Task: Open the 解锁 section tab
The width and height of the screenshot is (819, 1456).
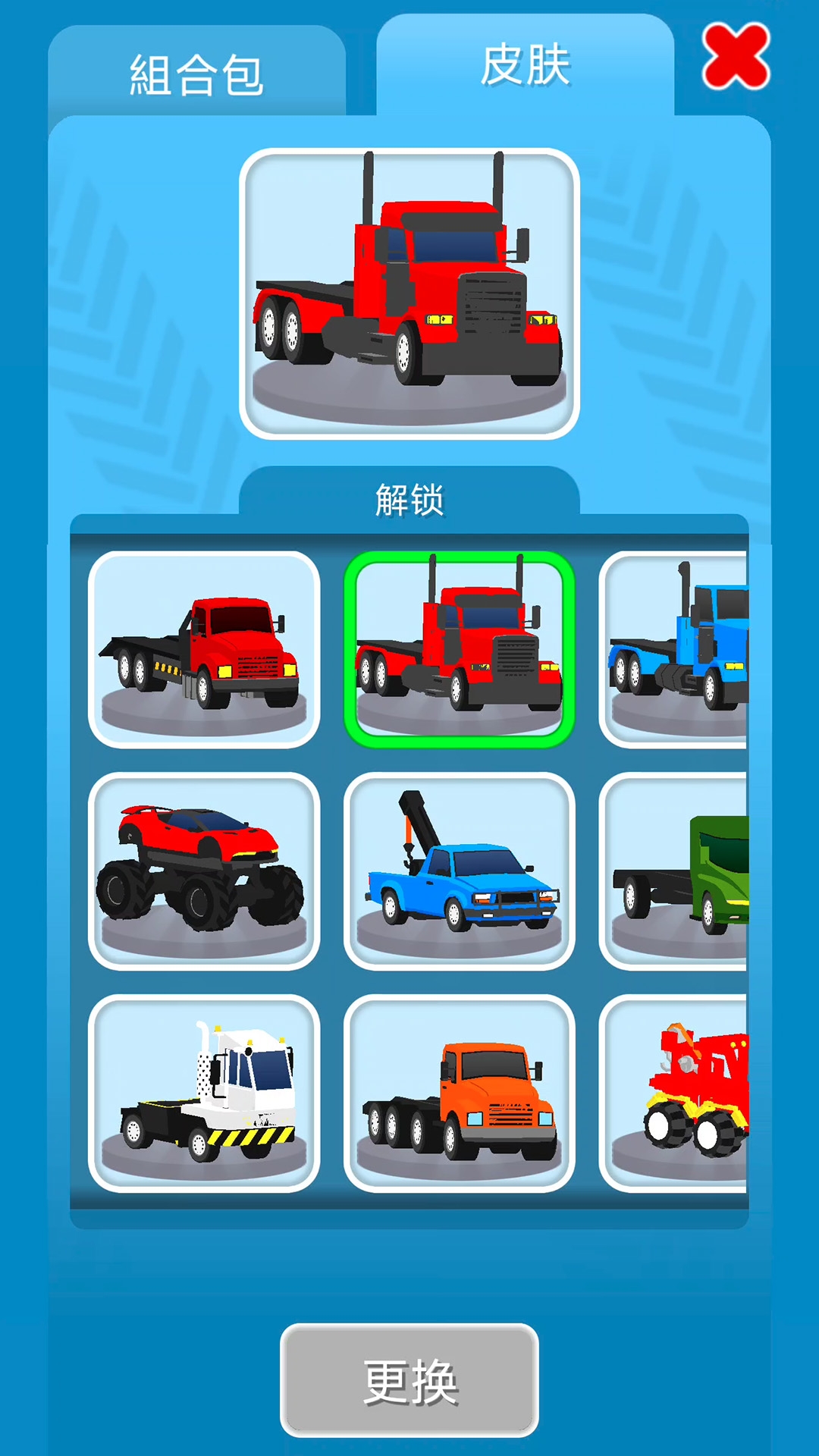Action: click(x=409, y=500)
